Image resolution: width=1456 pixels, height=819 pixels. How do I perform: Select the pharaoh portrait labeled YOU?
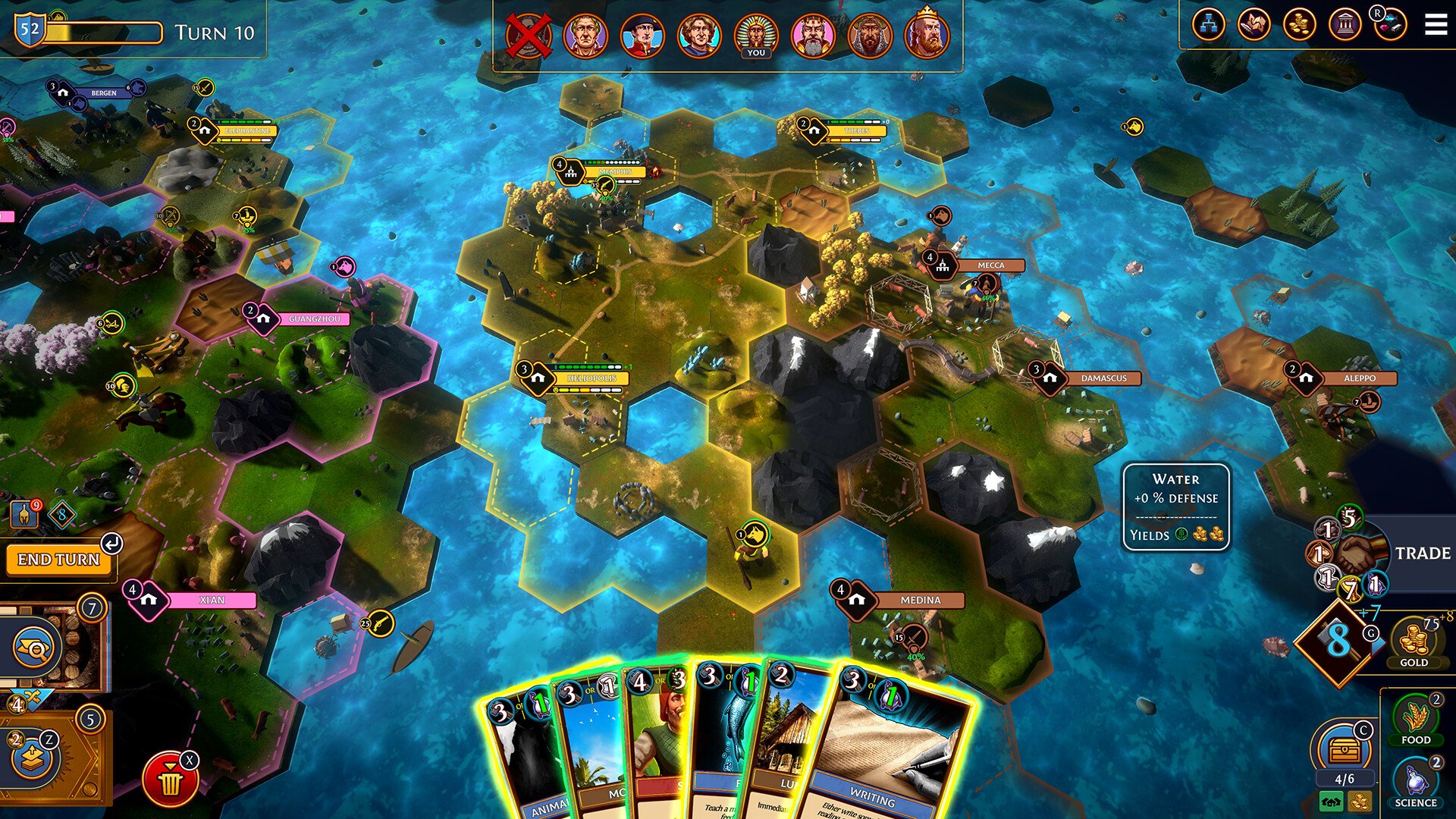(755, 36)
